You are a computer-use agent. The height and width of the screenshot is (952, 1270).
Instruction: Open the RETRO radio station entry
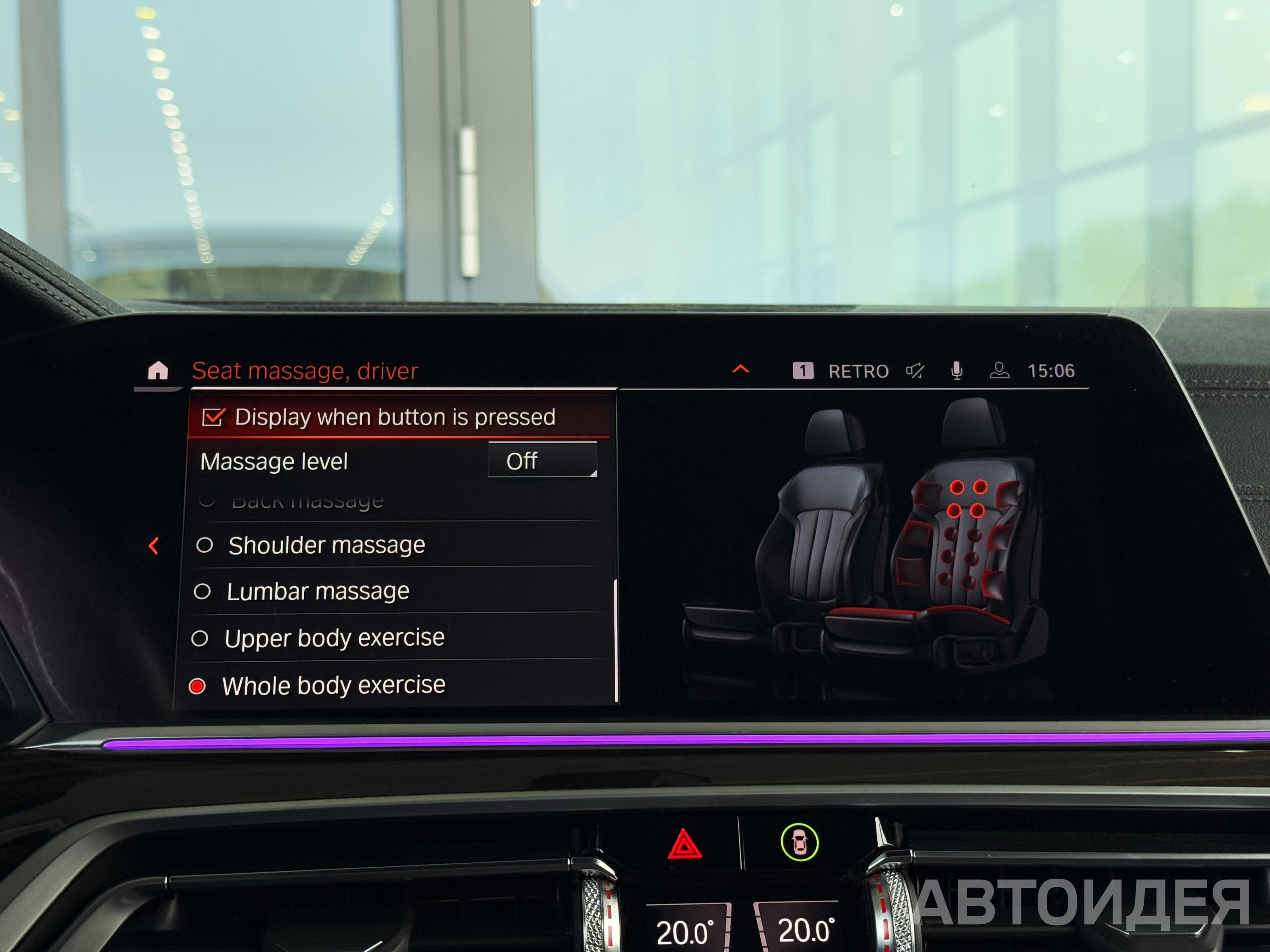point(858,372)
